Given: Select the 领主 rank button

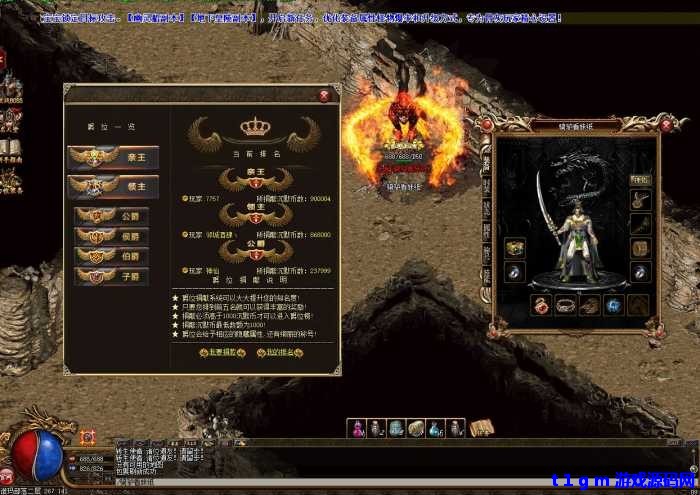Looking at the screenshot, I should pyautogui.click(x=105, y=186).
